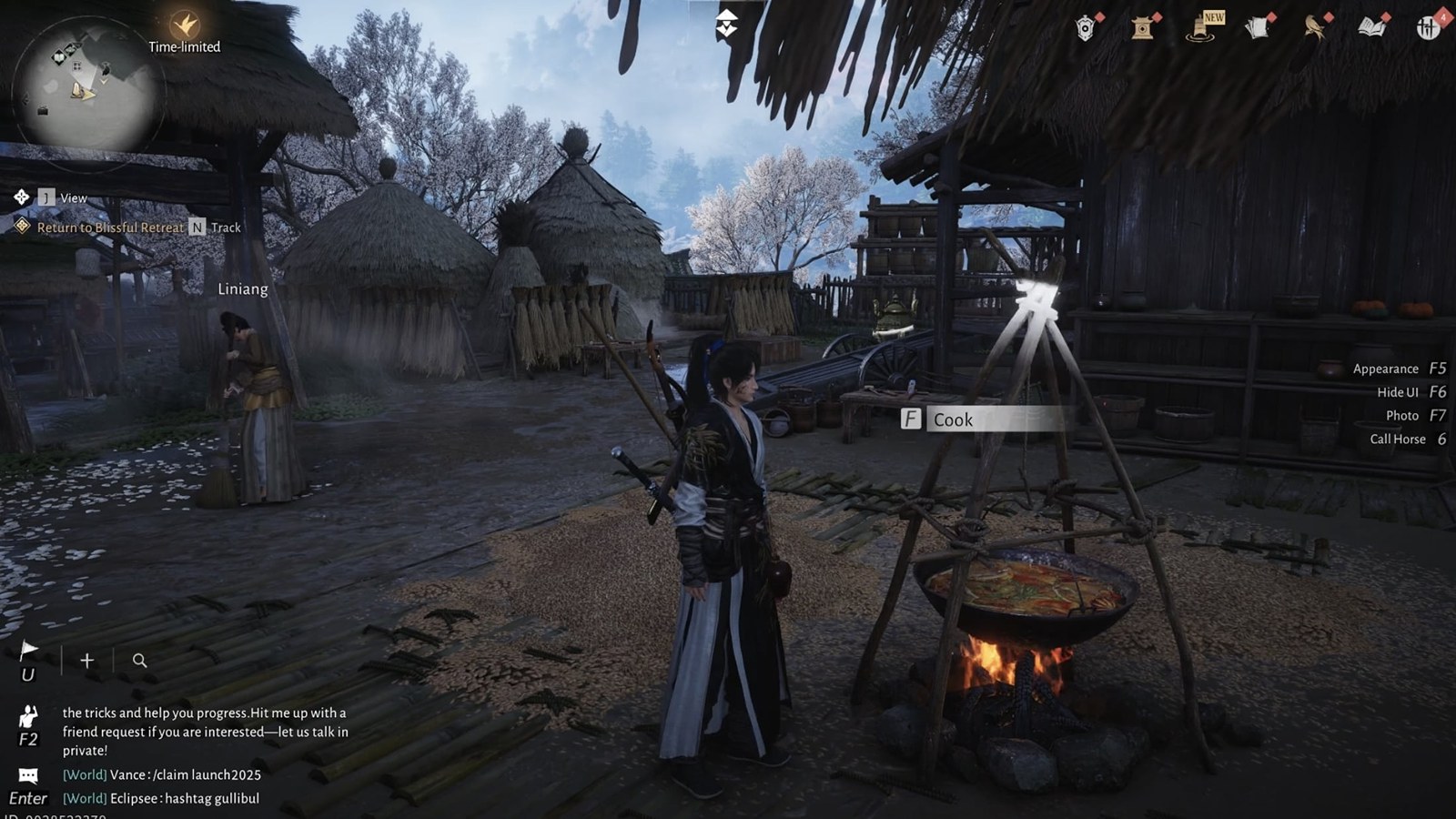Open the speech-bubble chat icon

pos(28,775)
